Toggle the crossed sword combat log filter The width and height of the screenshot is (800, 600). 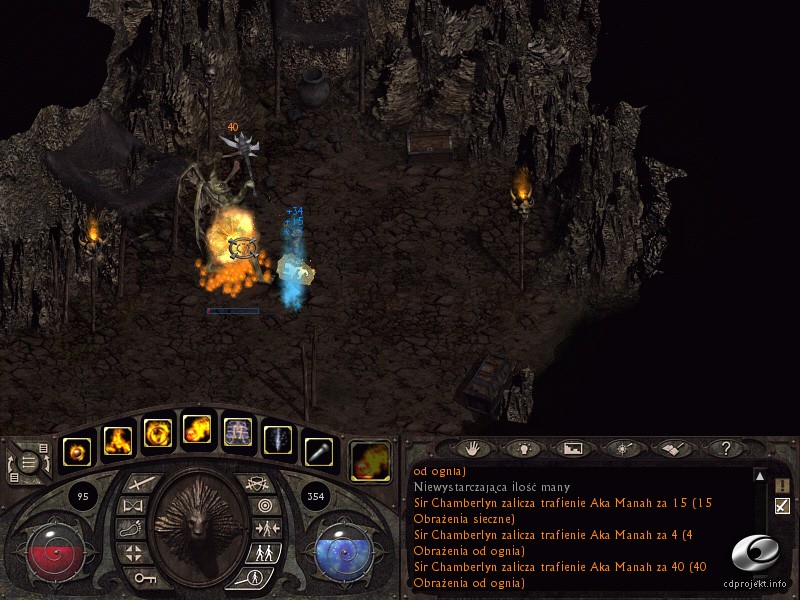point(783,506)
